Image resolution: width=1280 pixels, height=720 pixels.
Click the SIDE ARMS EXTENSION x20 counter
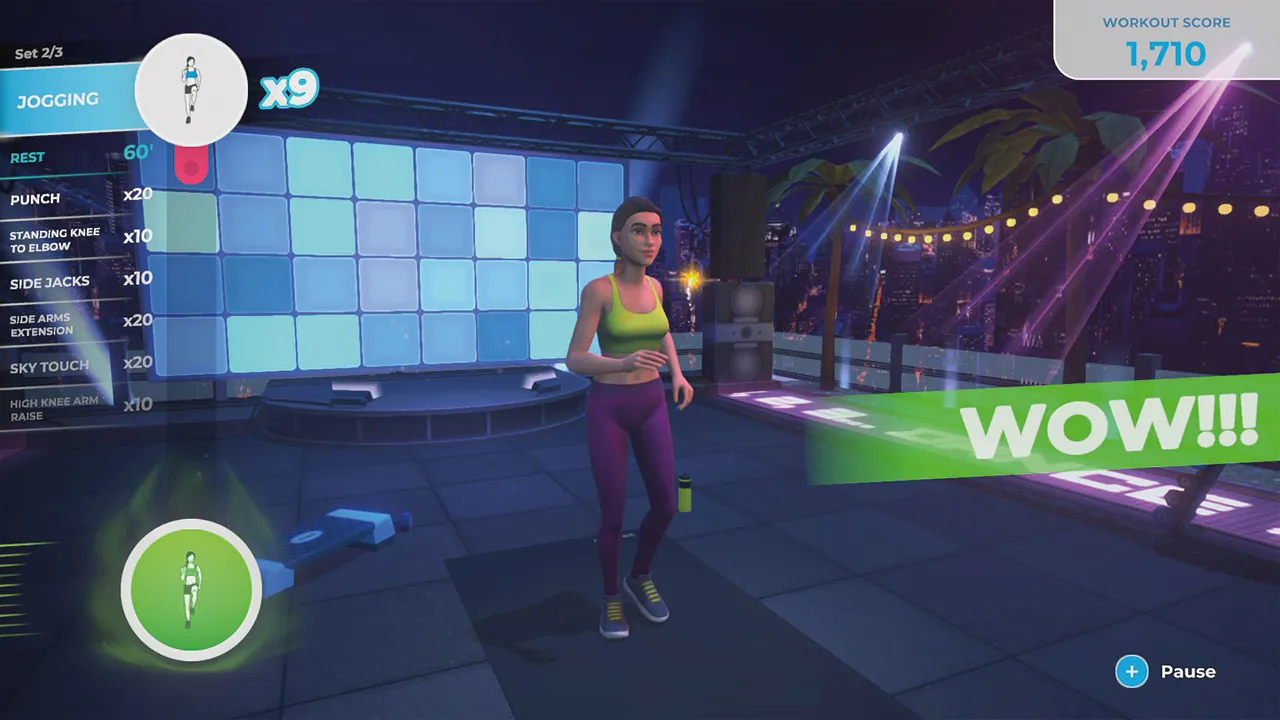pos(138,320)
